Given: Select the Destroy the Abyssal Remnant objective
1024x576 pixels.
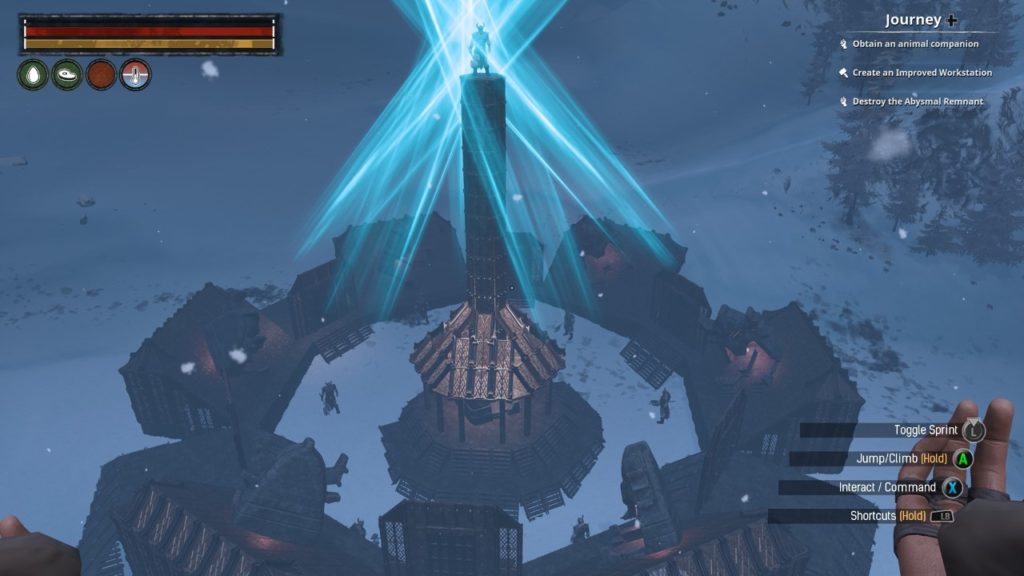Looking at the screenshot, I should coord(917,101).
